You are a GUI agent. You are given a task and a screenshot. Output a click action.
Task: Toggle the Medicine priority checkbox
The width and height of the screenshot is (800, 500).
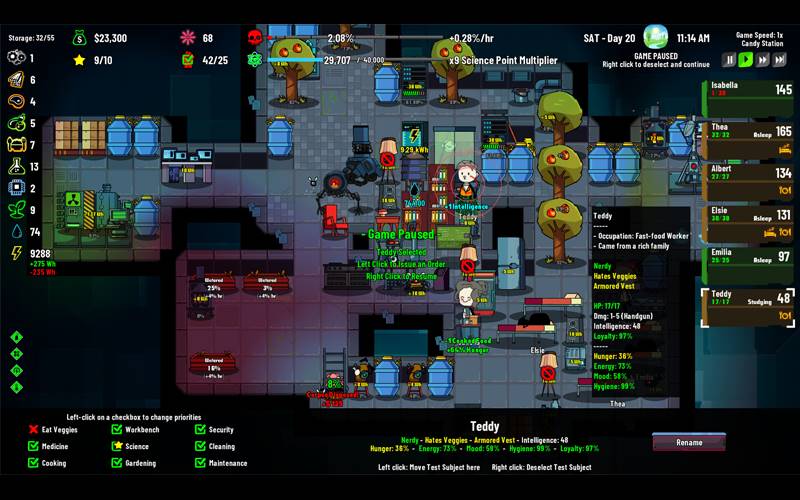click(x=33, y=446)
